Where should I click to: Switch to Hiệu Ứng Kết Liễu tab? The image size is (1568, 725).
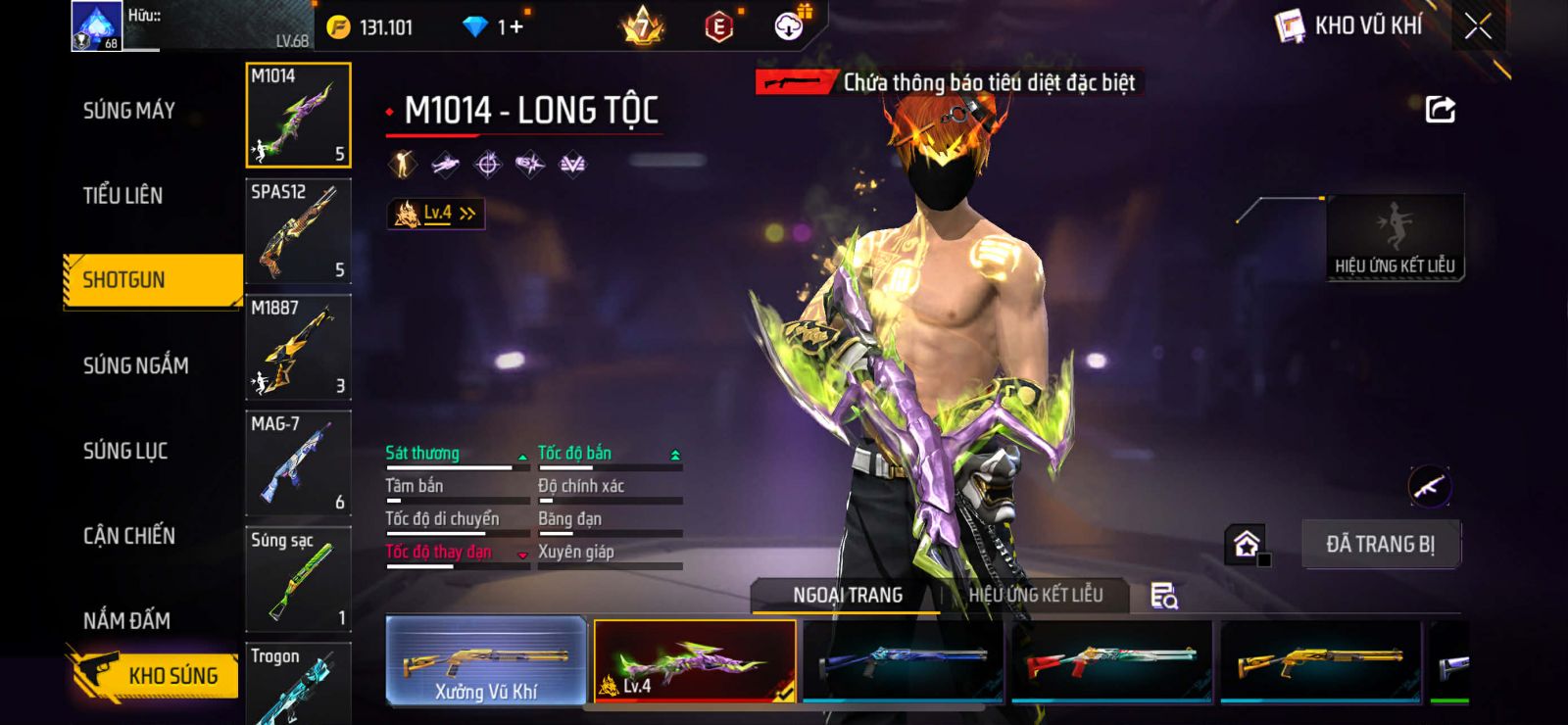(1035, 595)
